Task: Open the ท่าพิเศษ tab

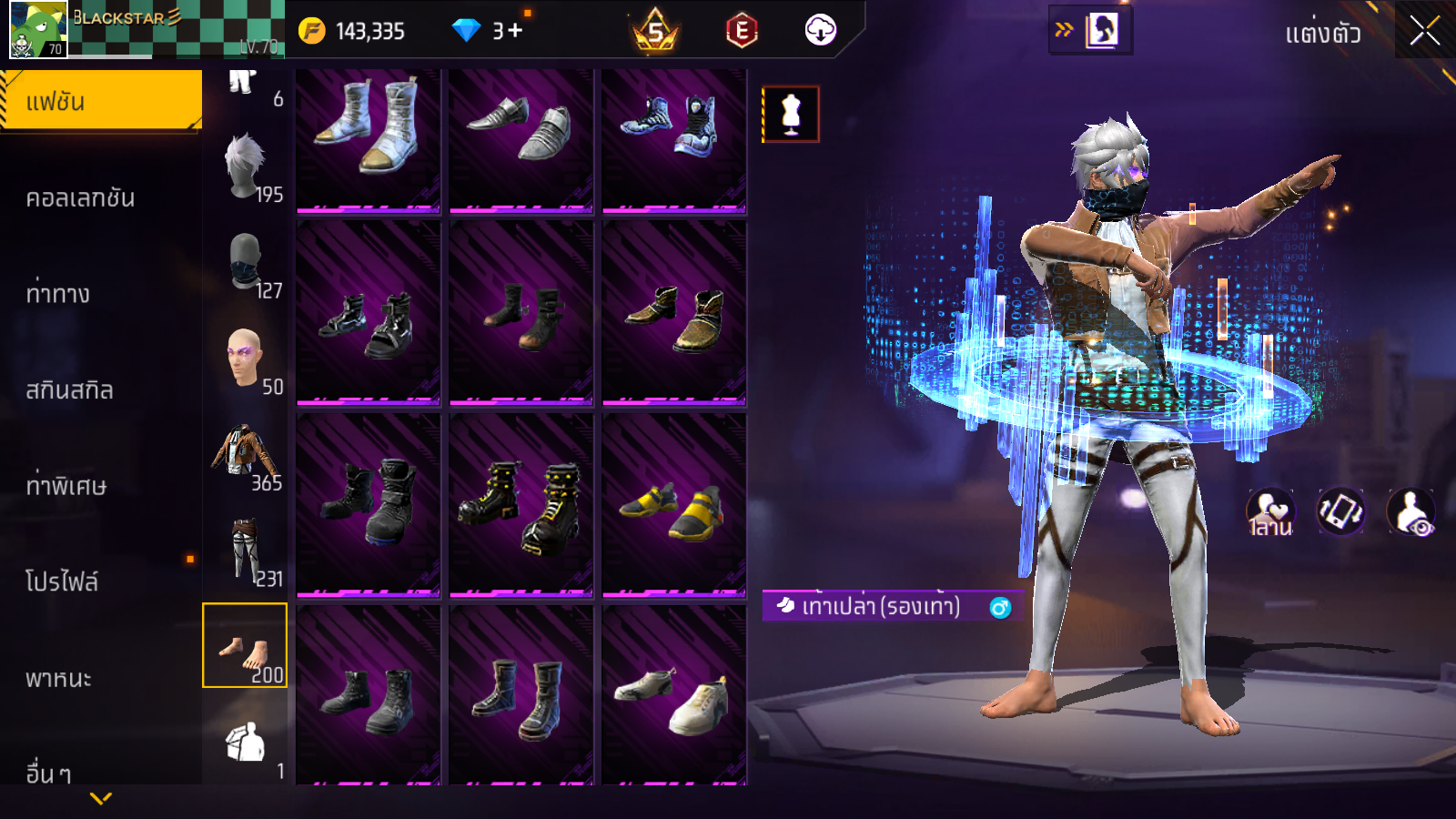Action: (x=66, y=486)
